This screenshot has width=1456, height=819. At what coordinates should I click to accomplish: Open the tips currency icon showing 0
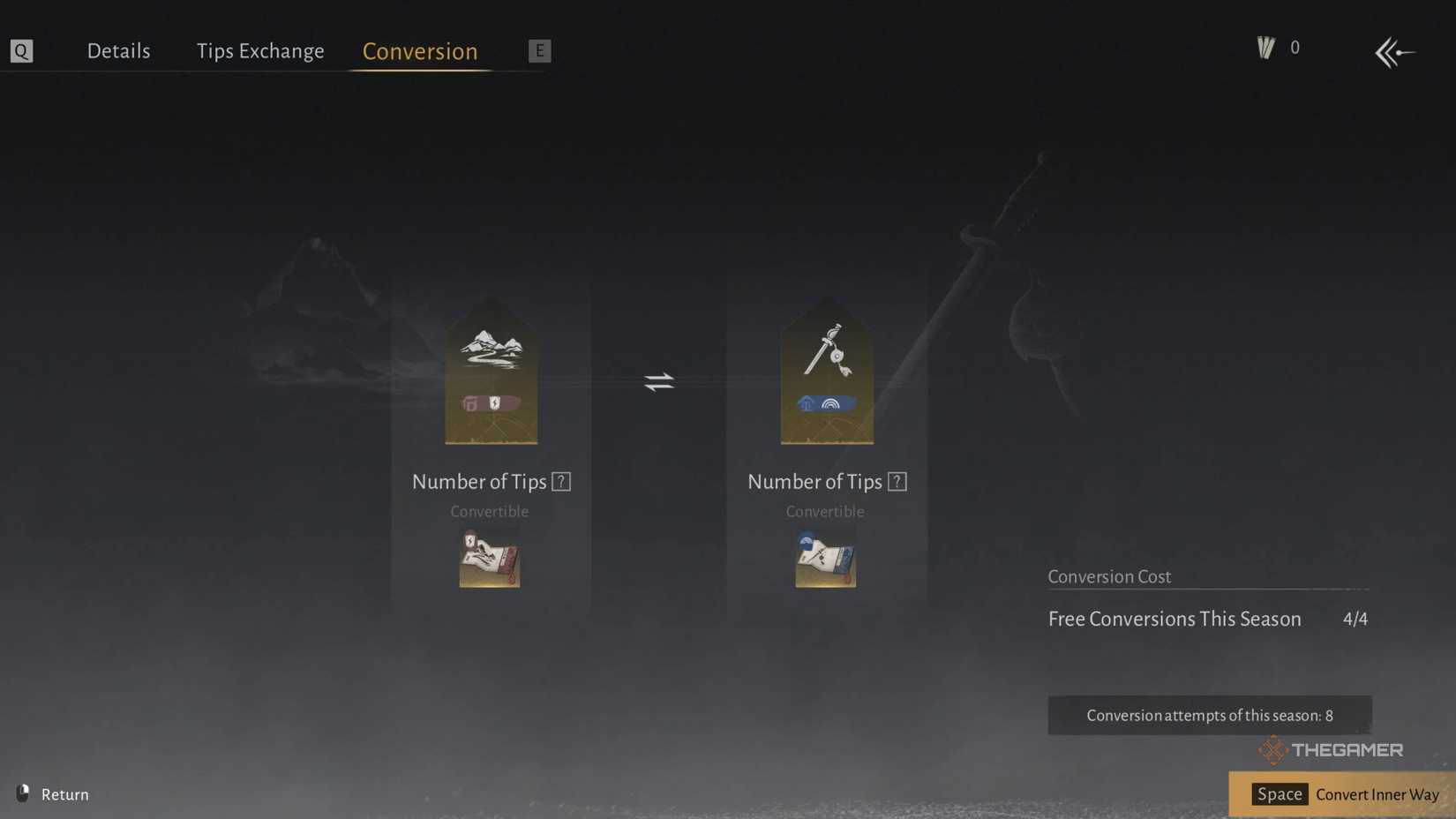pos(1265,47)
